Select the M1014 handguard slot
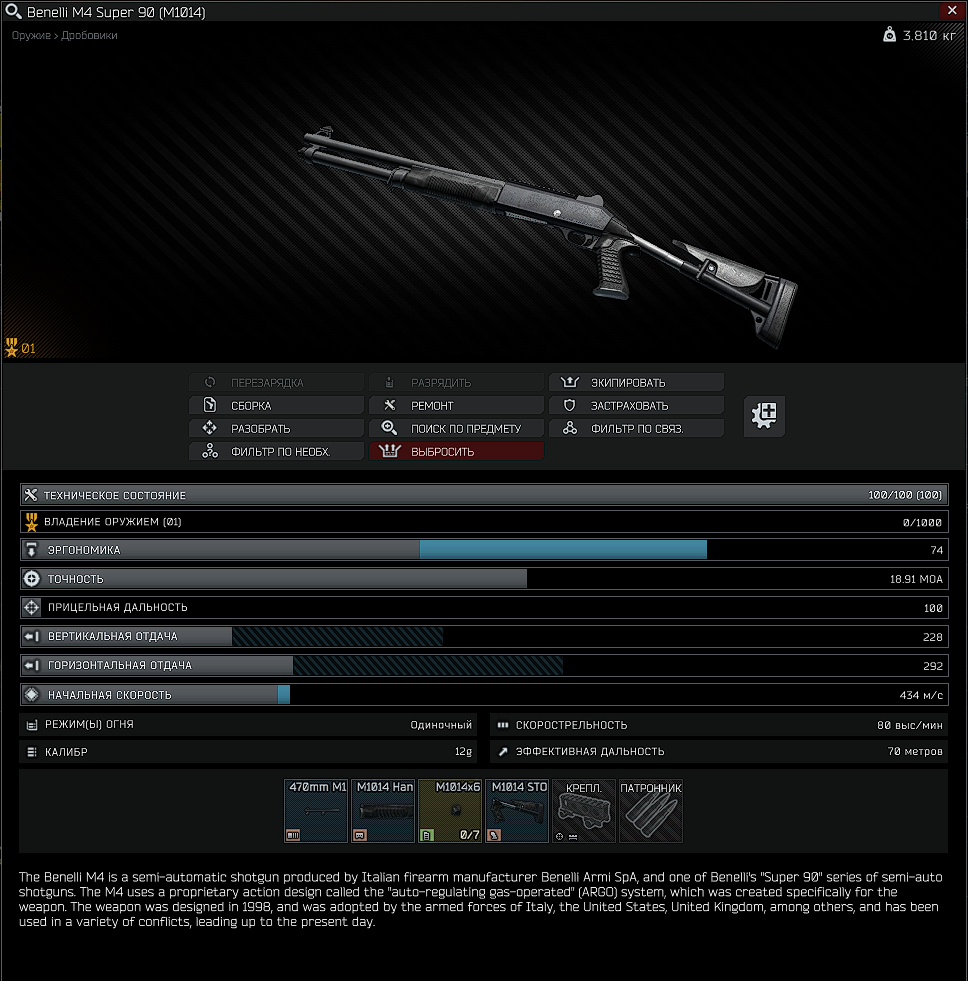 383,811
